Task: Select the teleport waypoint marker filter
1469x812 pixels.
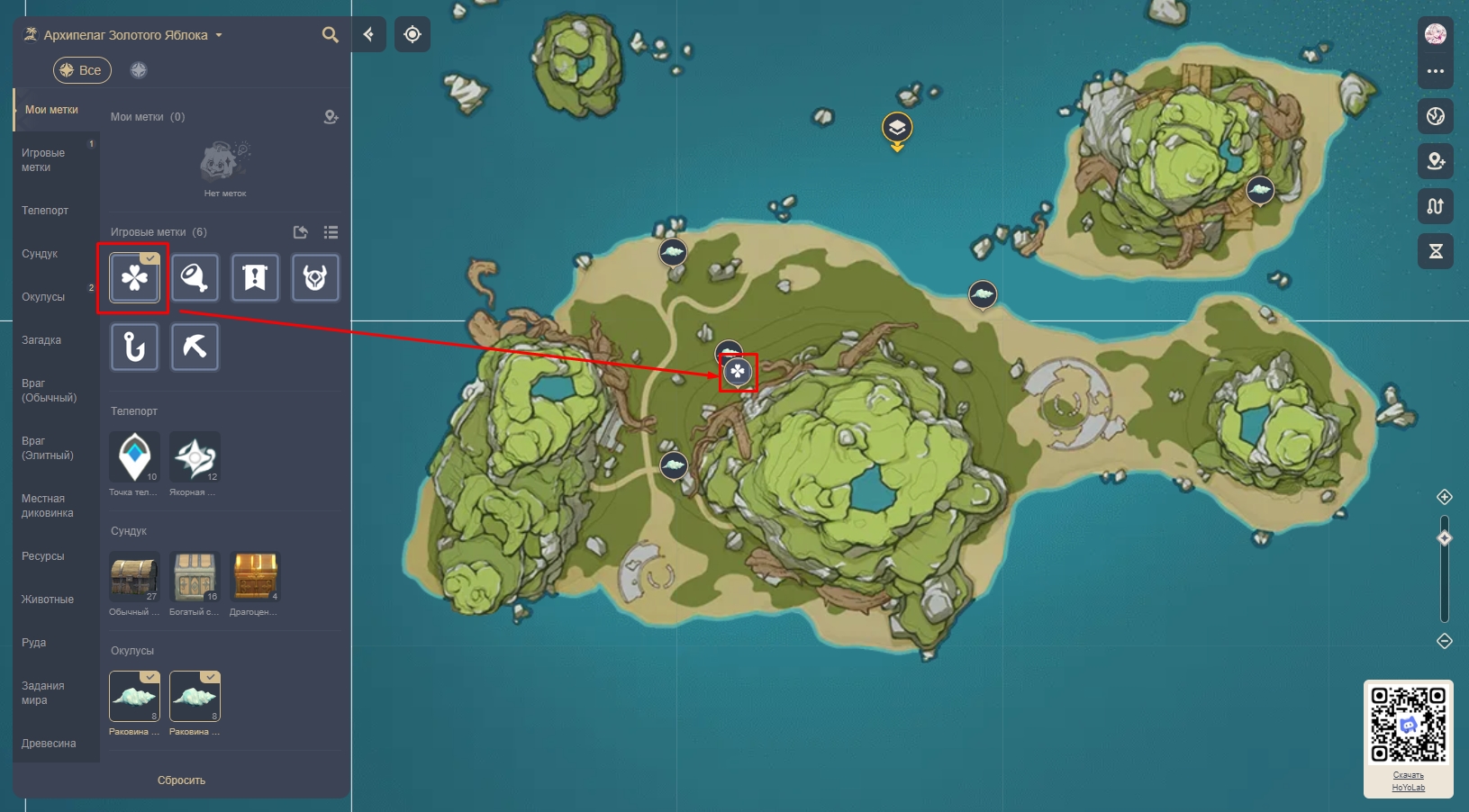Action: [134, 456]
